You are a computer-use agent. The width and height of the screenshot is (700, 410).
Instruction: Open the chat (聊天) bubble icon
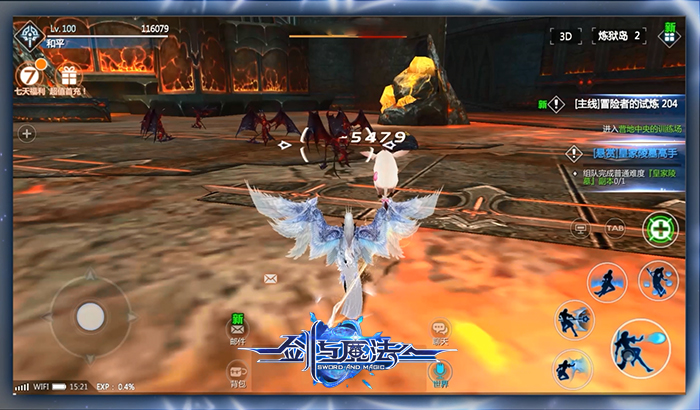pyautogui.click(x=440, y=330)
